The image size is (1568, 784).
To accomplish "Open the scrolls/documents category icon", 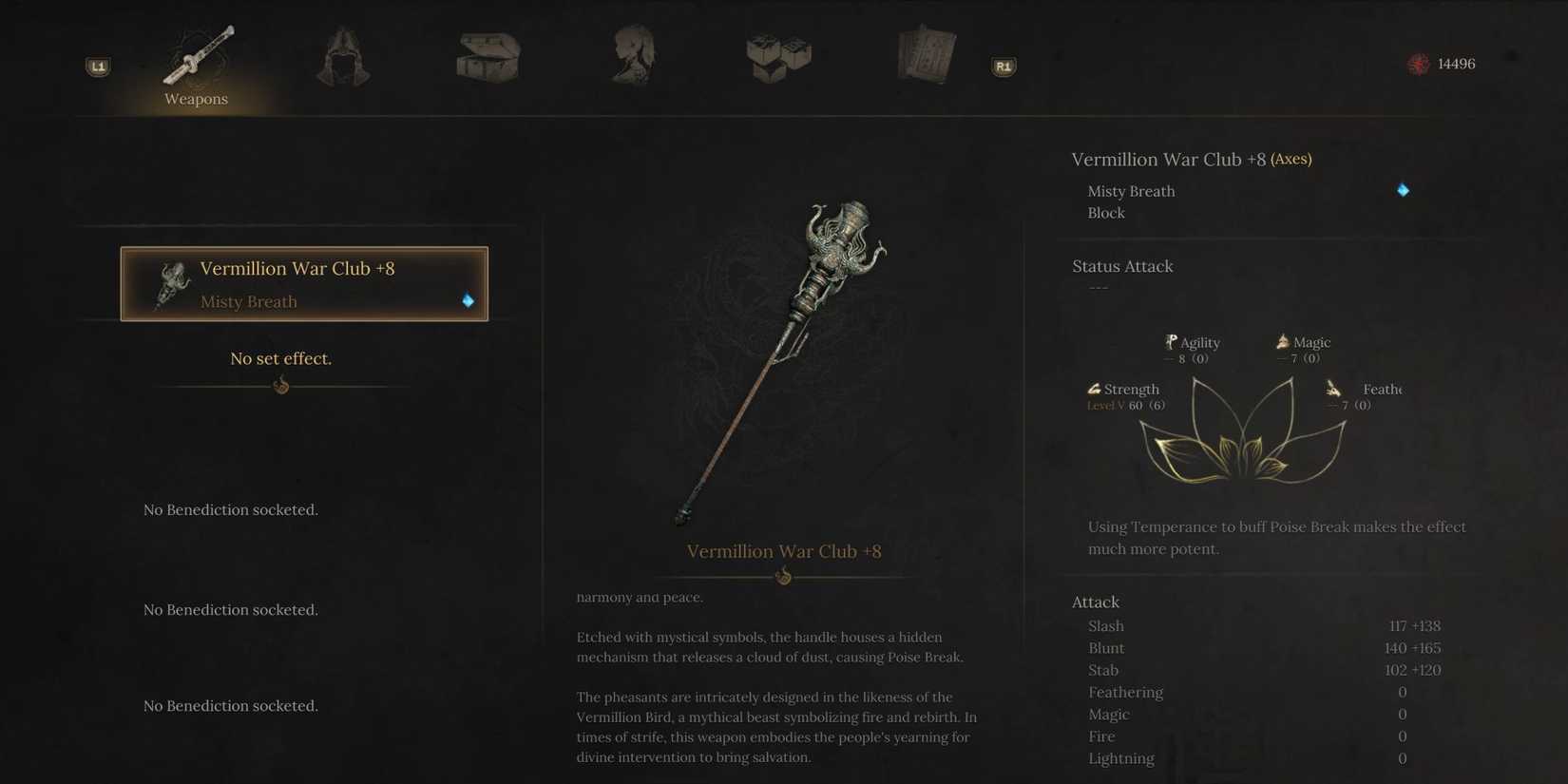I will tap(927, 55).
